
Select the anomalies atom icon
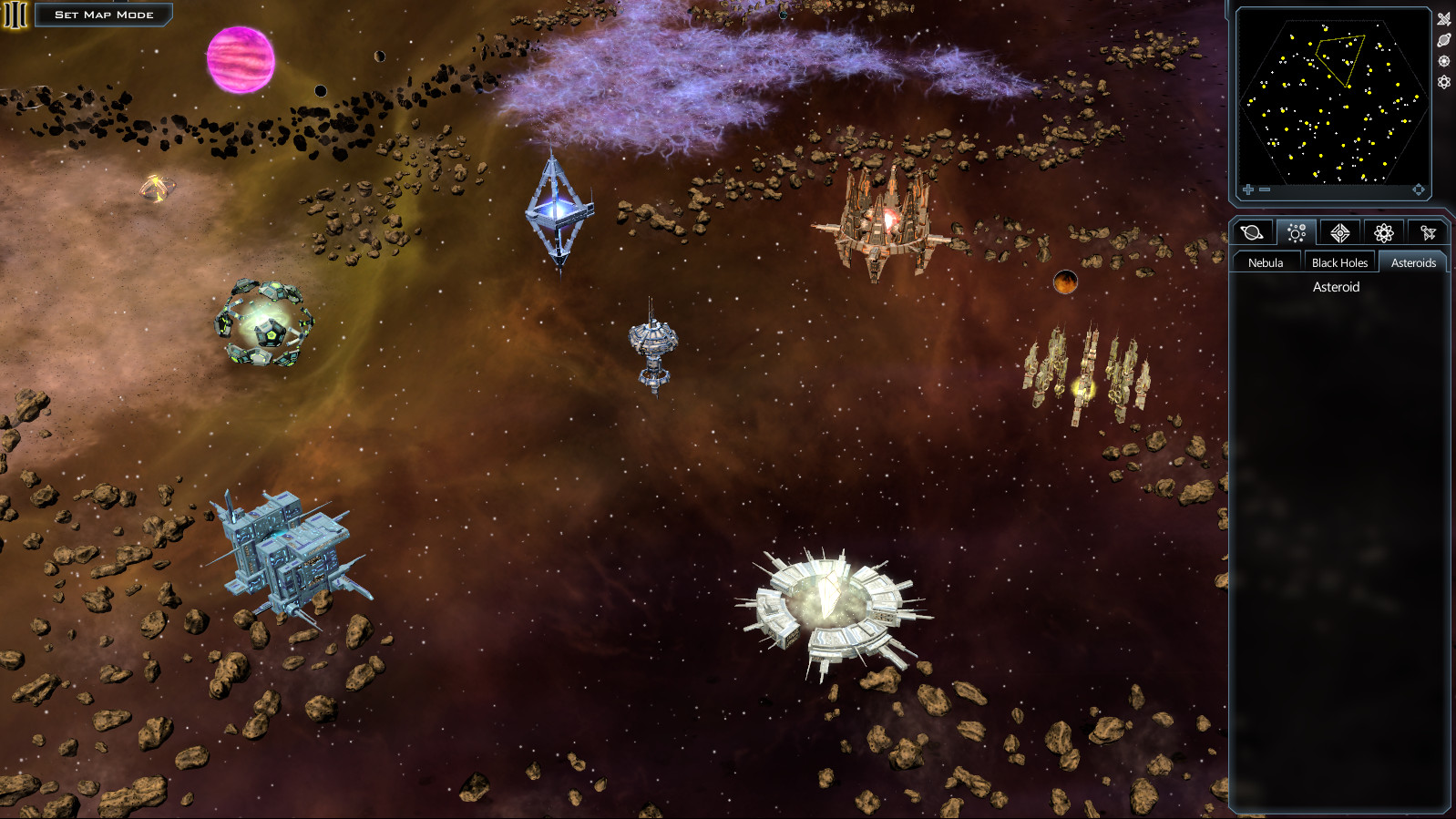click(x=1383, y=232)
